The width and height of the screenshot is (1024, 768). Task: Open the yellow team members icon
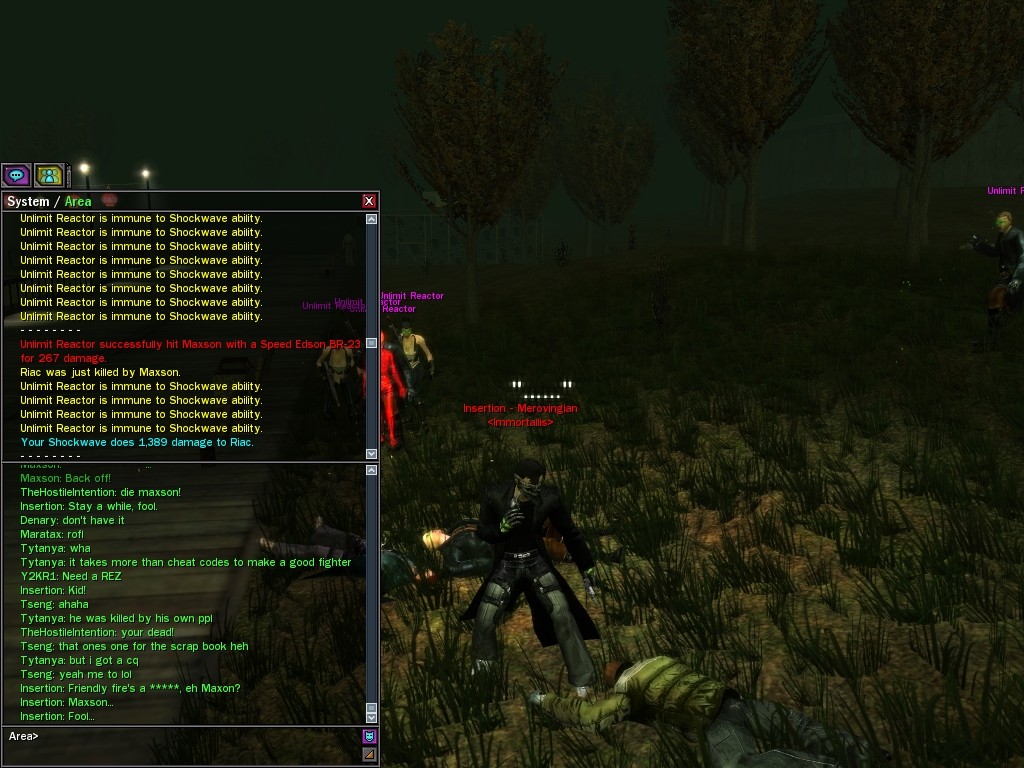tap(49, 176)
